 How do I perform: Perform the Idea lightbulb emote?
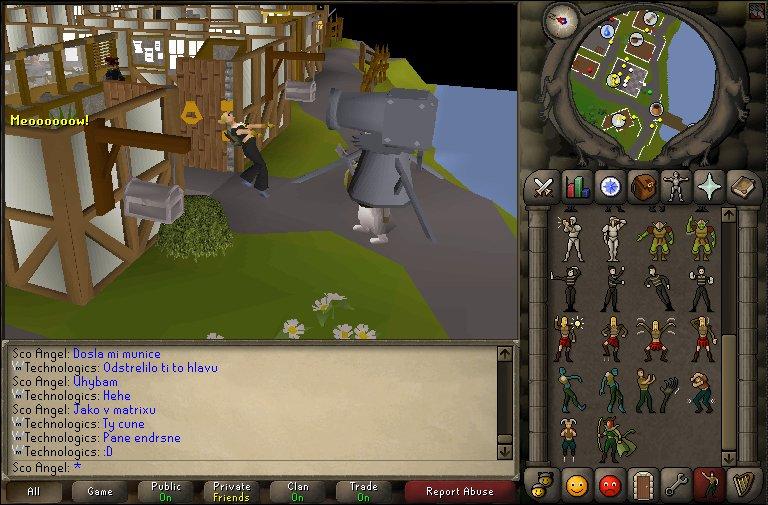(x=566, y=337)
